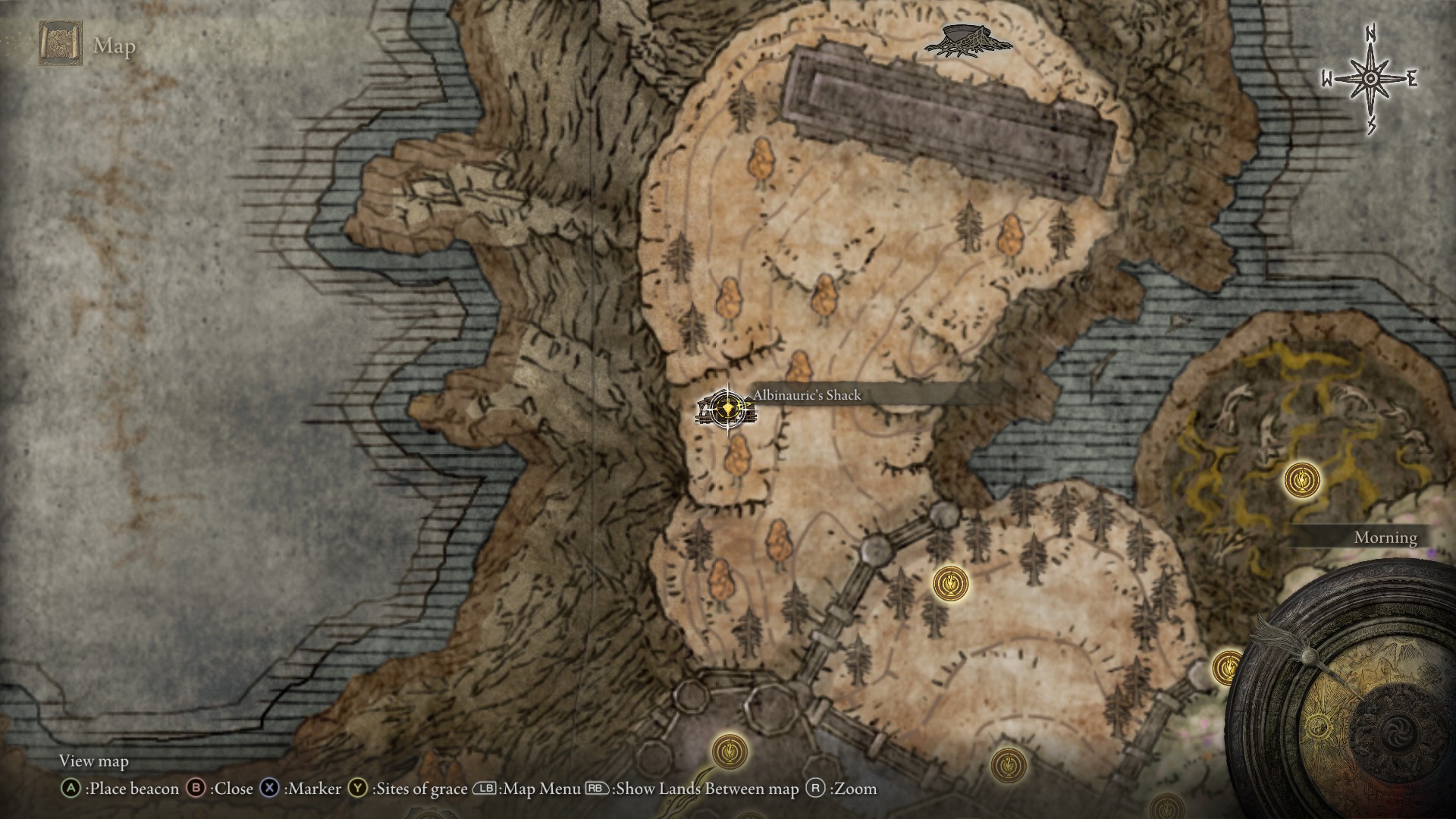This screenshot has width=1456, height=819.
Task: Place a beacon with the A button prompt
Action: click(73, 789)
